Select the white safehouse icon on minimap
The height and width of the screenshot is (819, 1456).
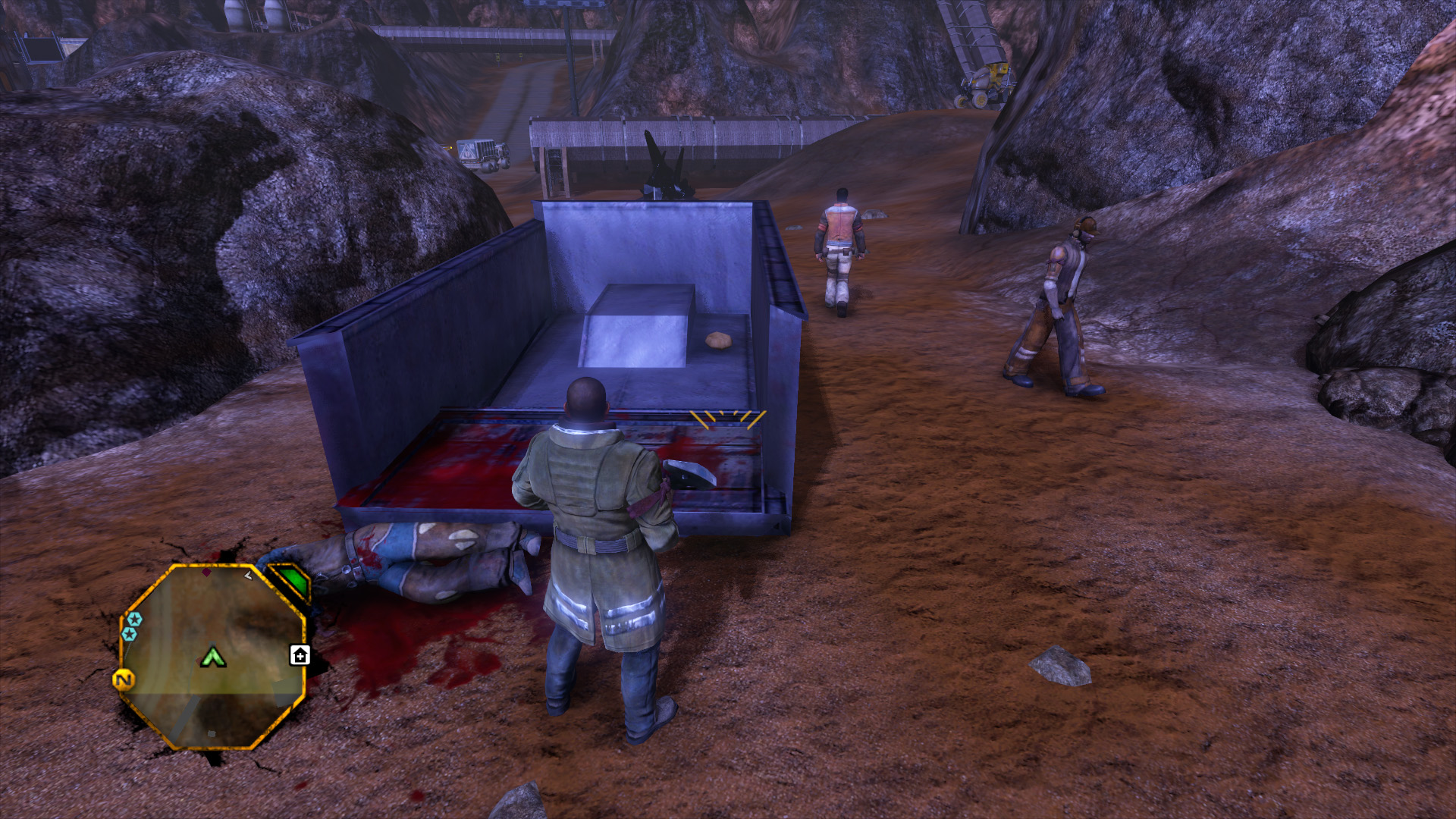[300, 655]
